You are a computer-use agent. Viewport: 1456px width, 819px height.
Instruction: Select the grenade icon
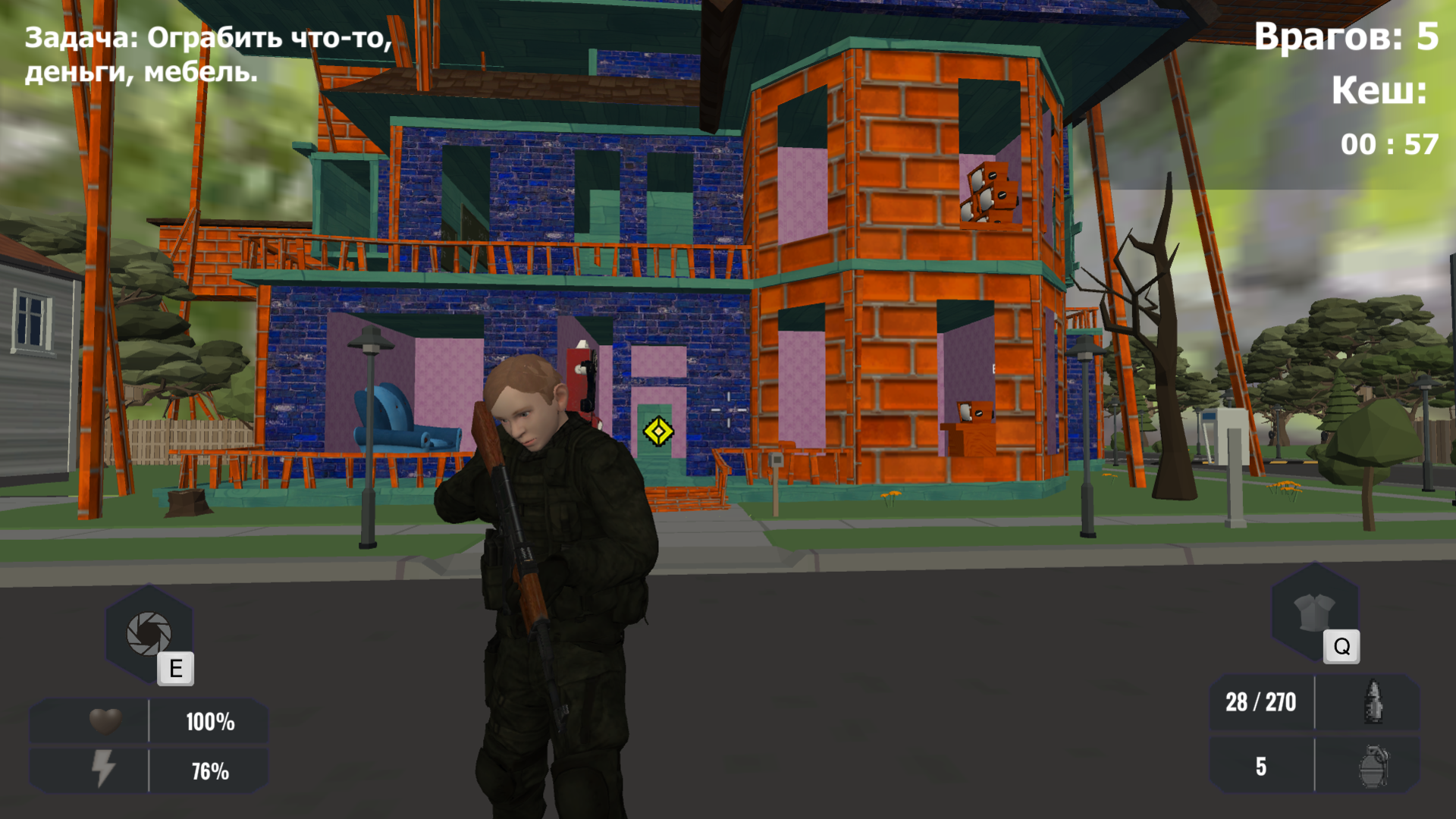coord(1374,766)
